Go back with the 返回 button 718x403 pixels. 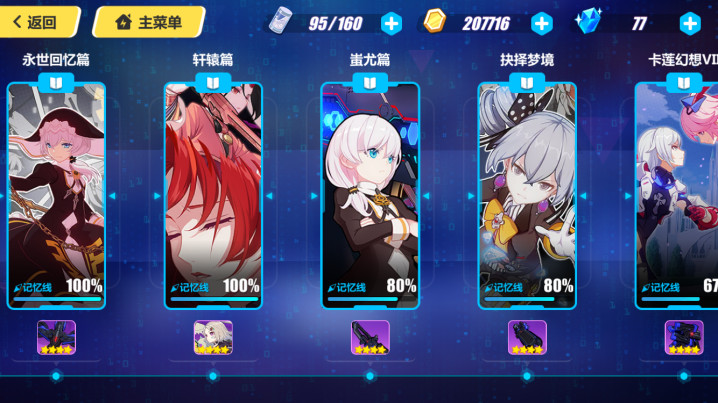pyautogui.click(x=35, y=22)
